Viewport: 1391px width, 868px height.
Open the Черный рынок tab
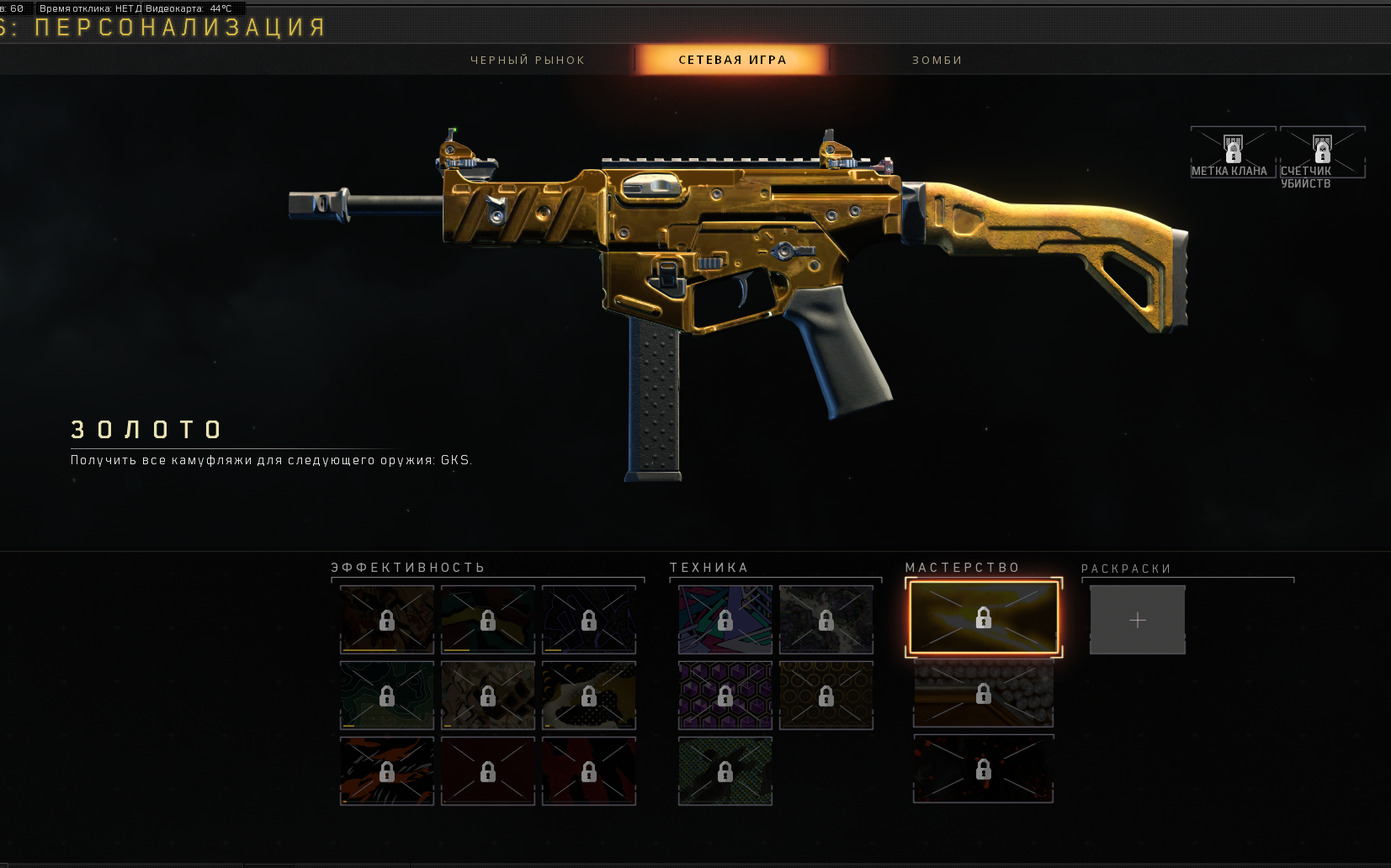tap(527, 60)
